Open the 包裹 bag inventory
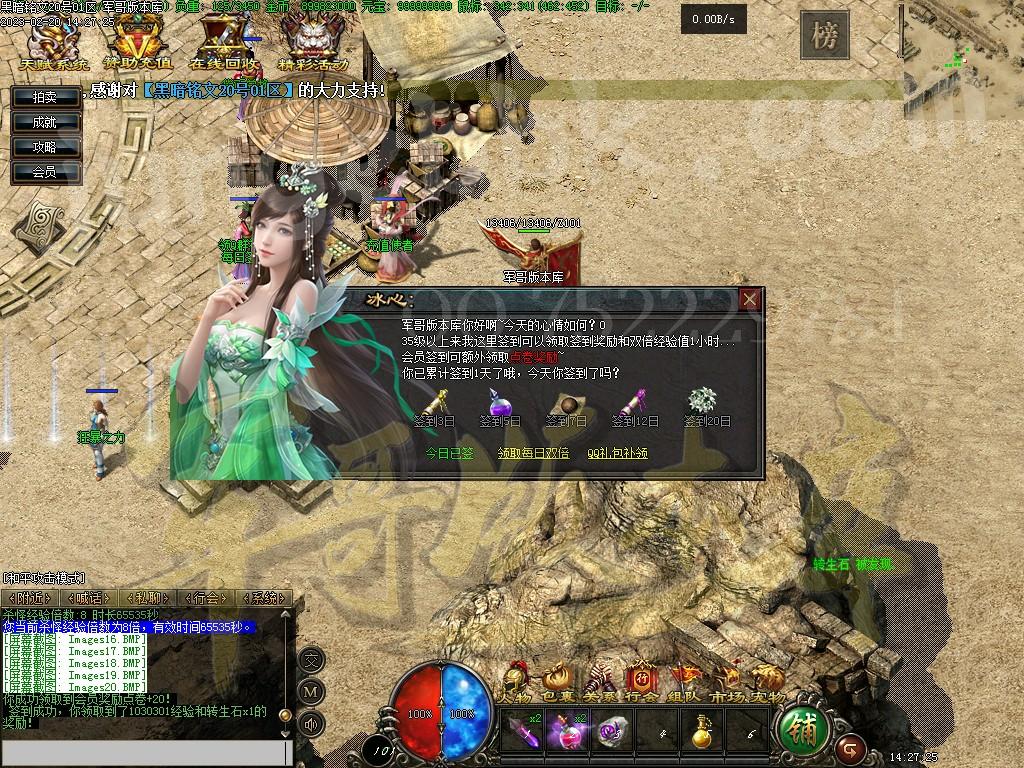The image size is (1024, 768). coord(557,681)
